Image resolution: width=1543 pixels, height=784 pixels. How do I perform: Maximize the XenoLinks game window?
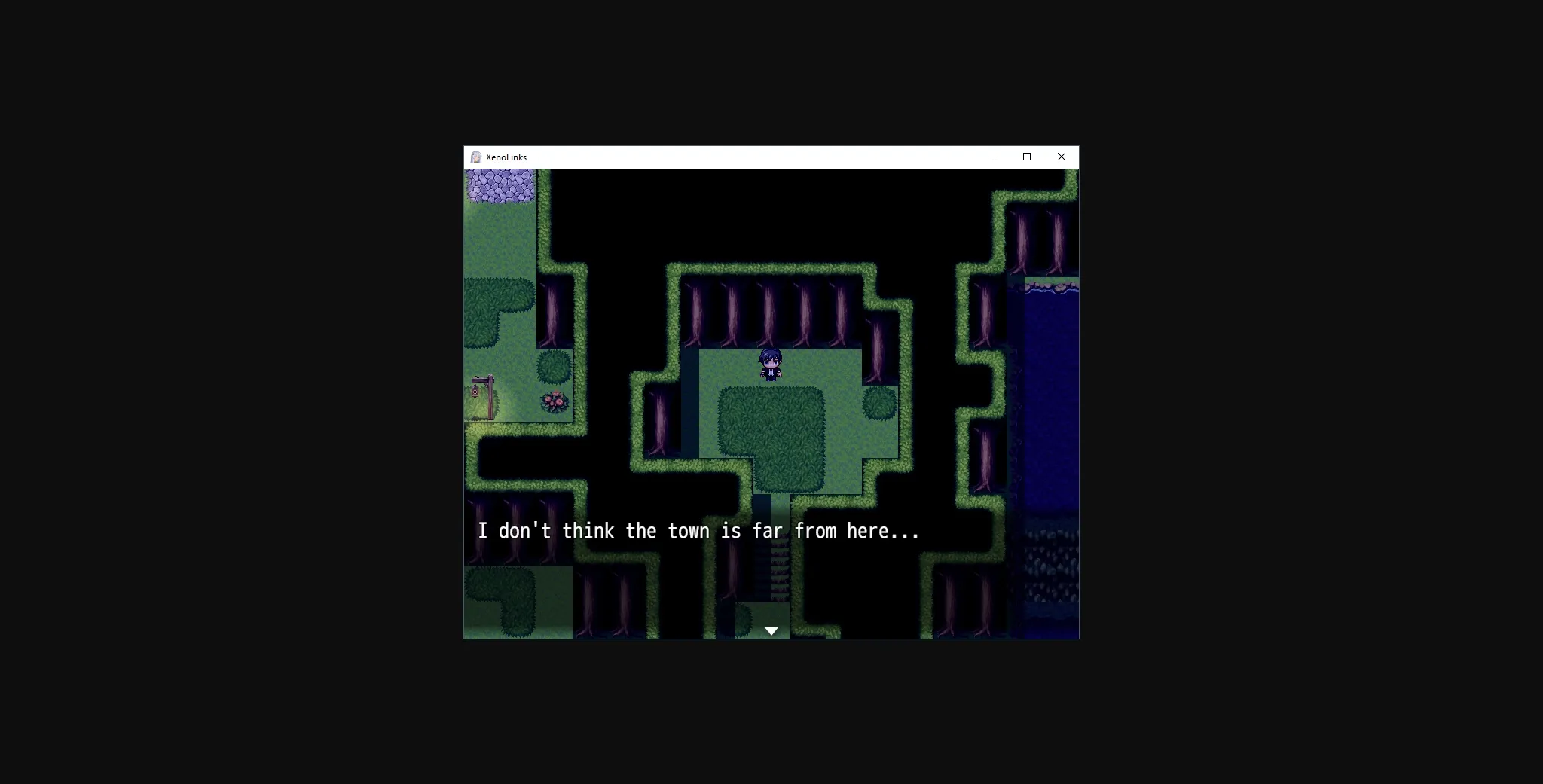[1026, 157]
